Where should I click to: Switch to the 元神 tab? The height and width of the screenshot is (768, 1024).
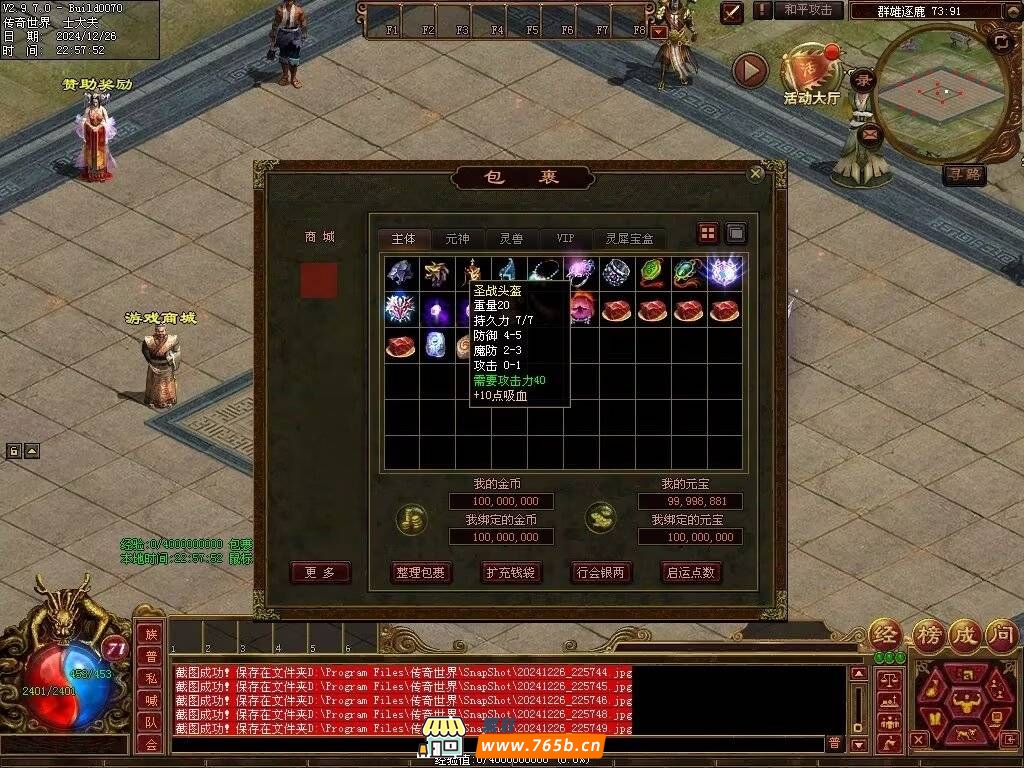click(x=457, y=239)
